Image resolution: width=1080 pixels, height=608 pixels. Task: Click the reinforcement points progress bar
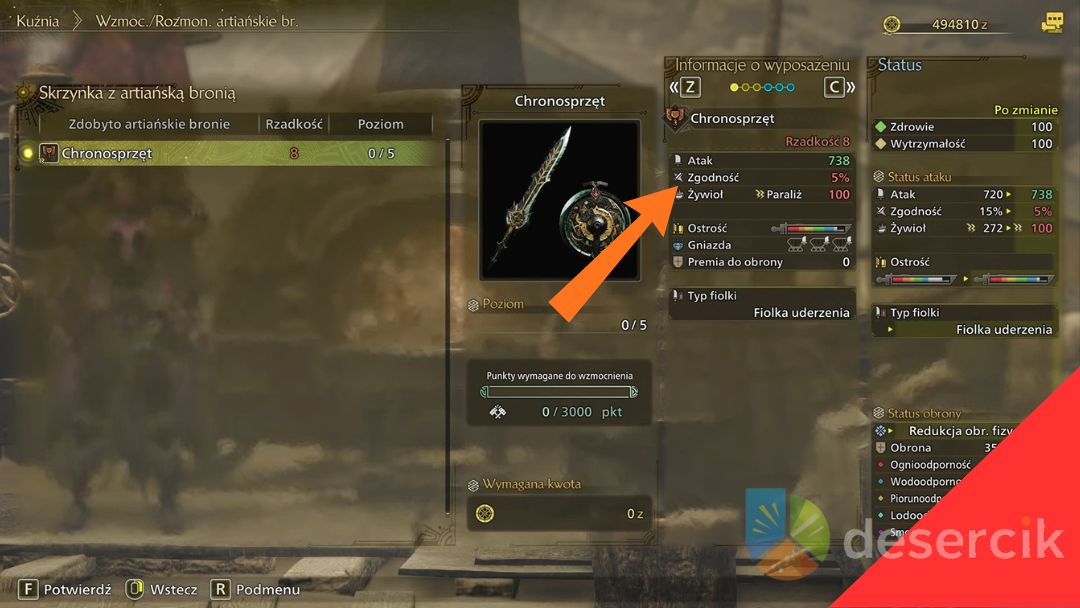[558, 392]
